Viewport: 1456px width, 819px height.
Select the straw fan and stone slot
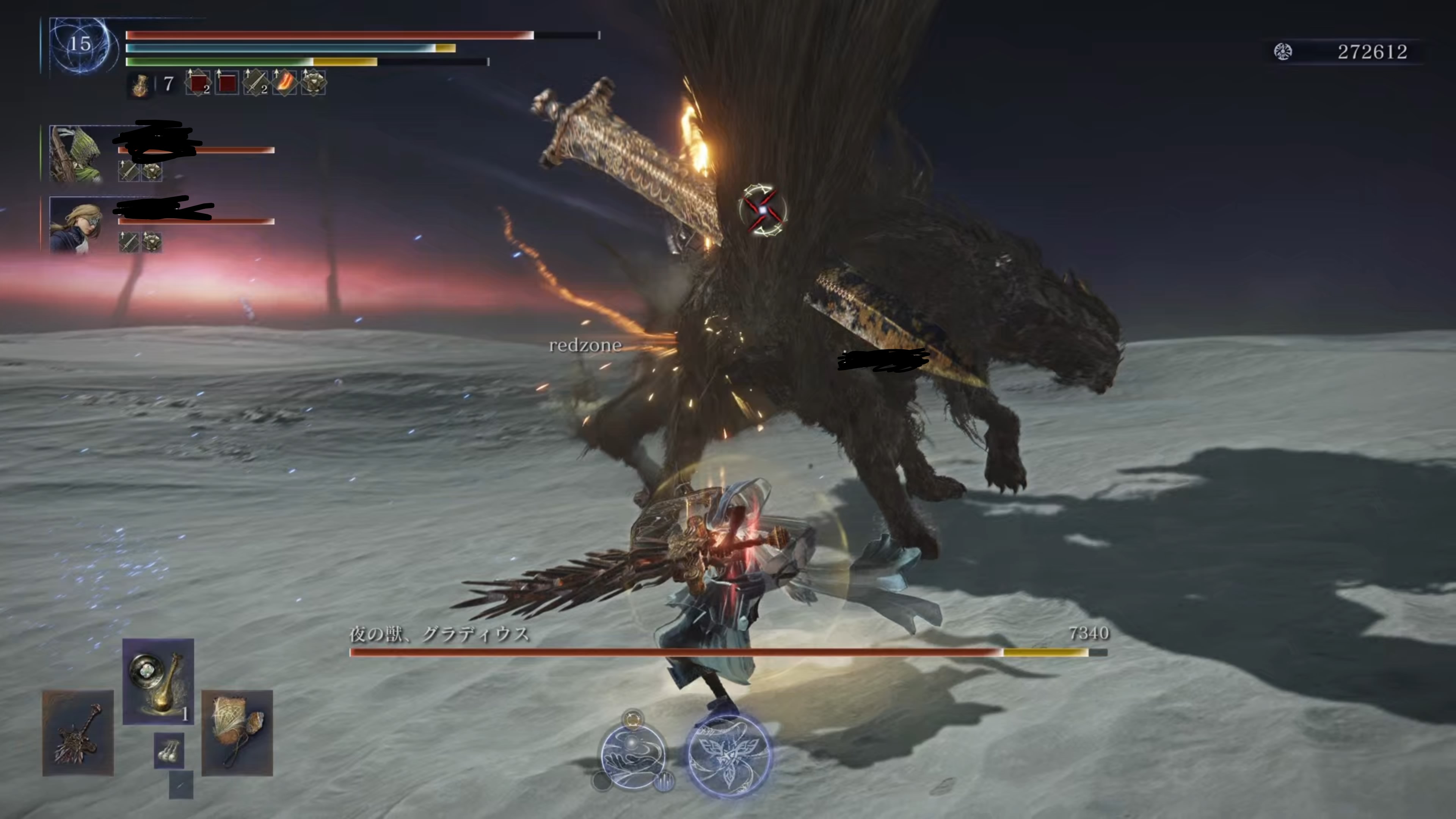tap(237, 733)
